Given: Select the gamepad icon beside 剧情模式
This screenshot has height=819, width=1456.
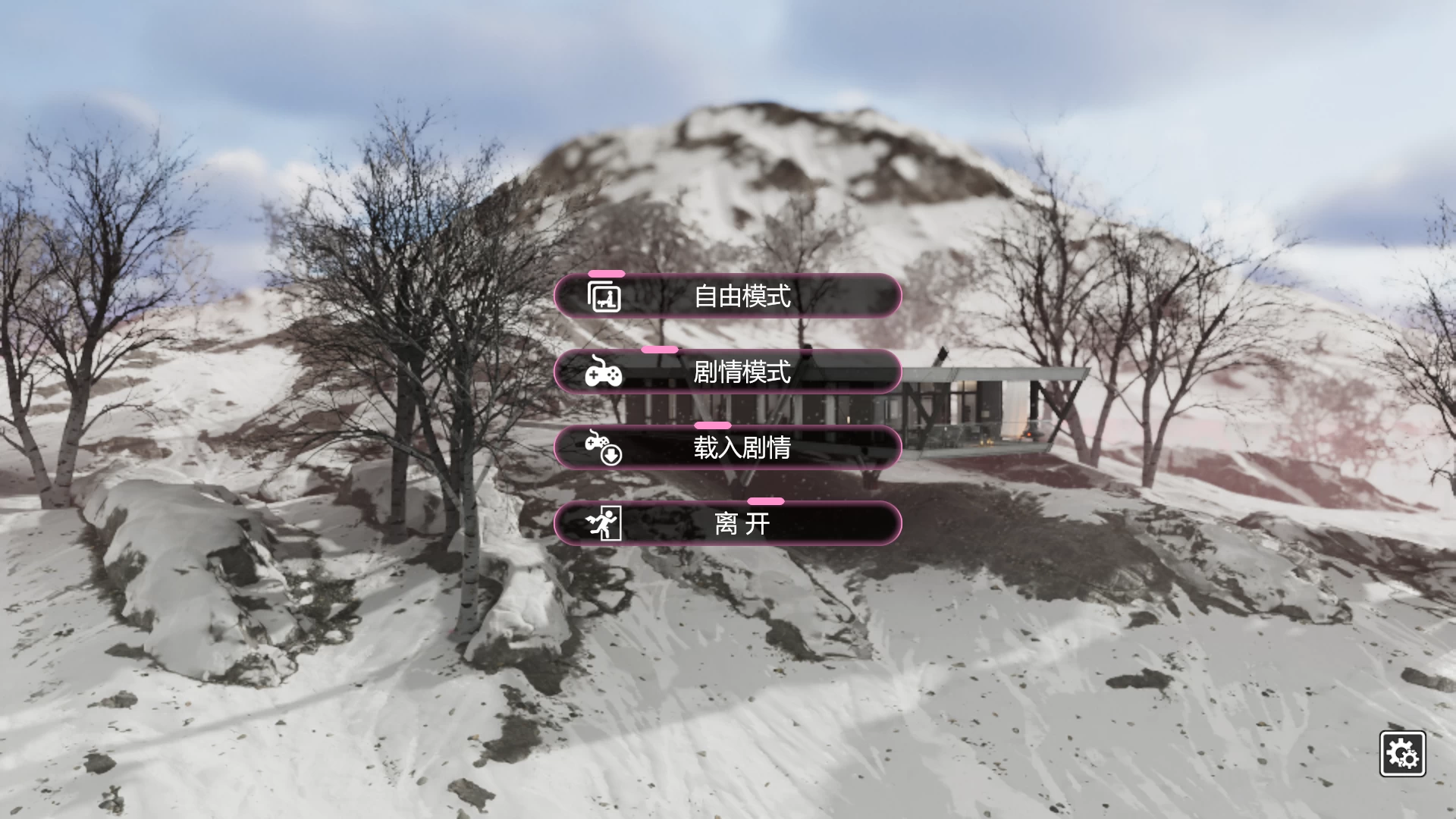Looking at the screenshot, I should point(603,372).
